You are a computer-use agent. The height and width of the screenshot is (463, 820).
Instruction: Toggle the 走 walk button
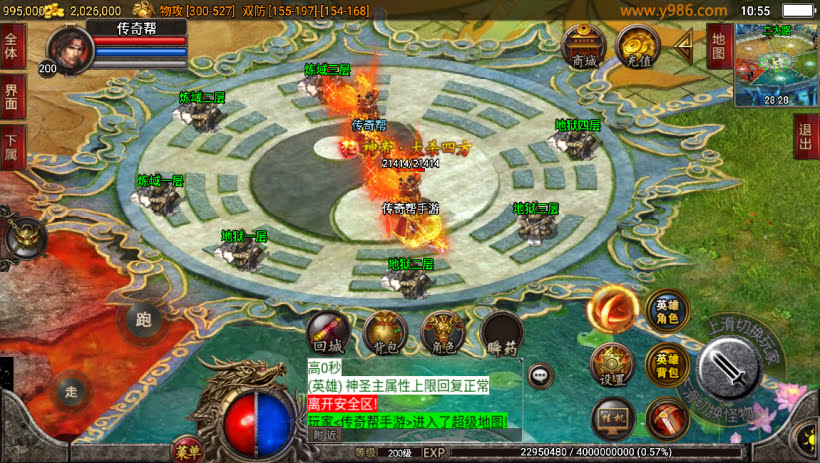(71, 391)
